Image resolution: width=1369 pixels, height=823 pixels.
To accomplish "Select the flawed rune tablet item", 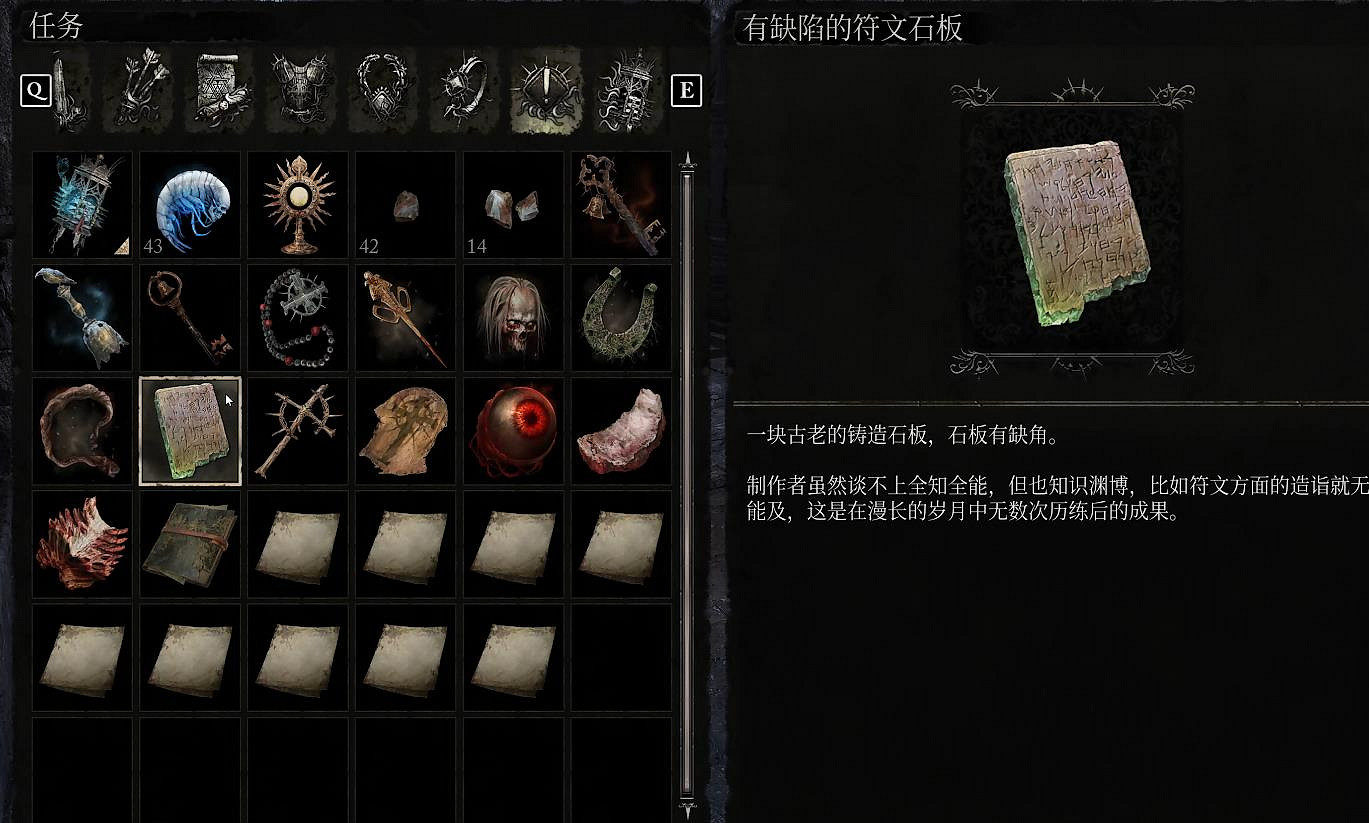I will 189,430.
